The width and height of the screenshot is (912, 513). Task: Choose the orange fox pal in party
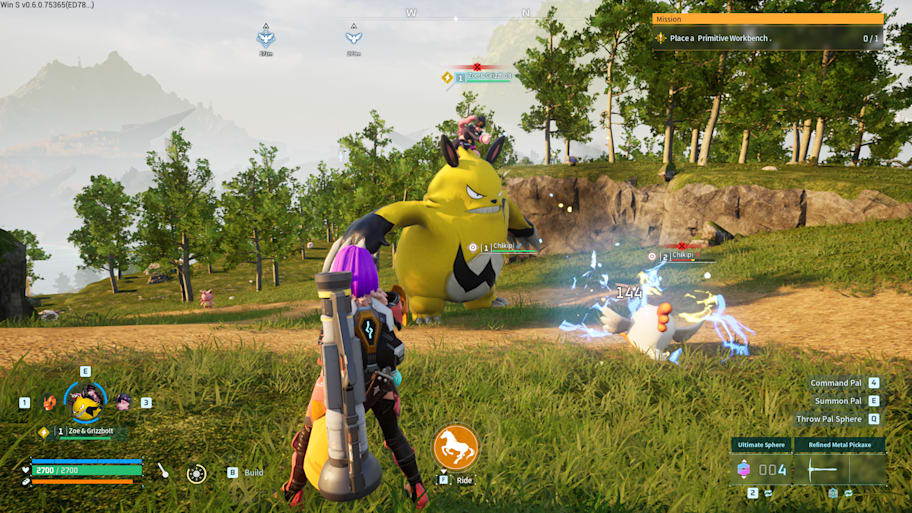coord(50,403)
